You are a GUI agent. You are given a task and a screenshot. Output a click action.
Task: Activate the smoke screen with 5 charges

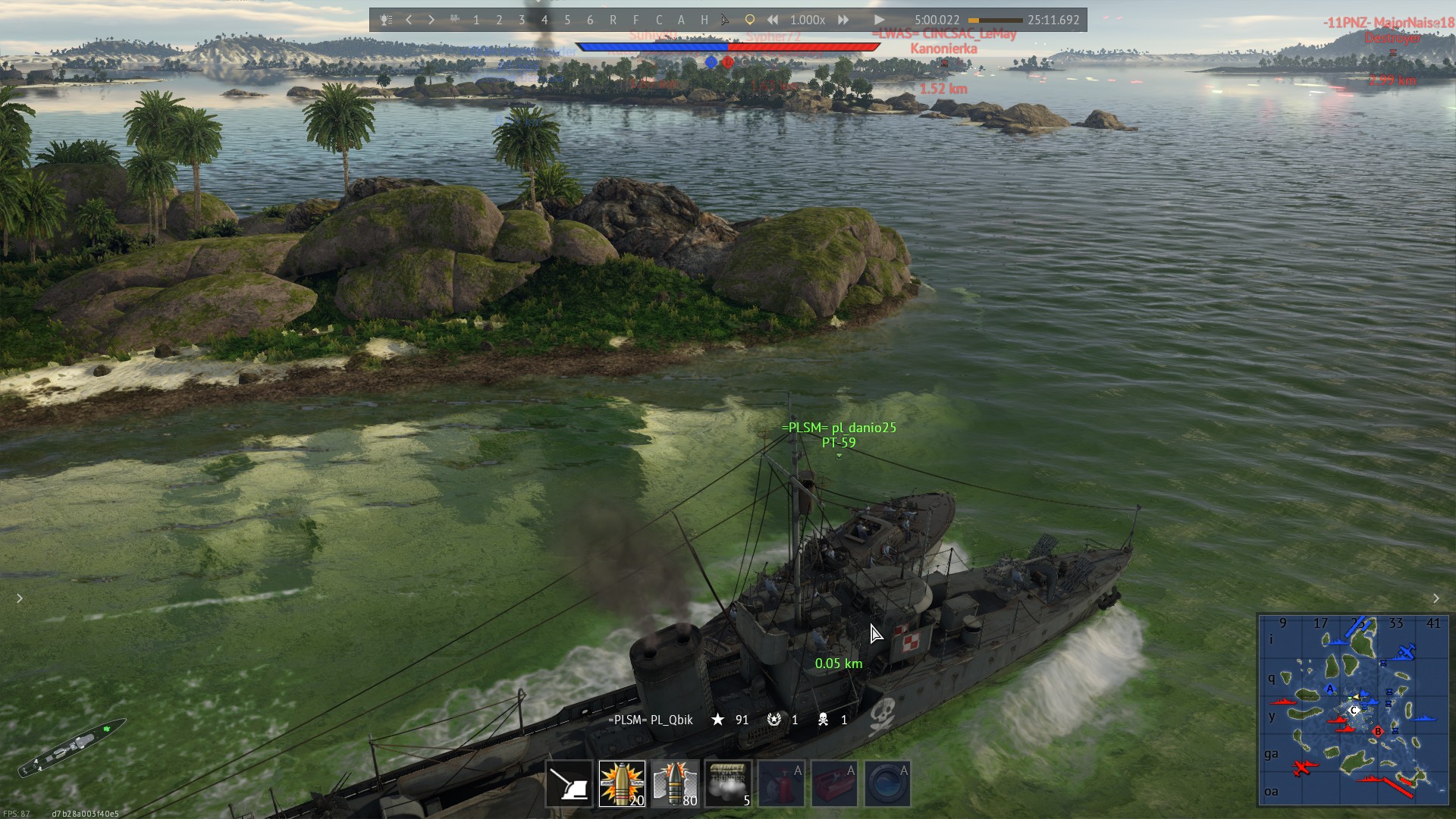(728, 783)
